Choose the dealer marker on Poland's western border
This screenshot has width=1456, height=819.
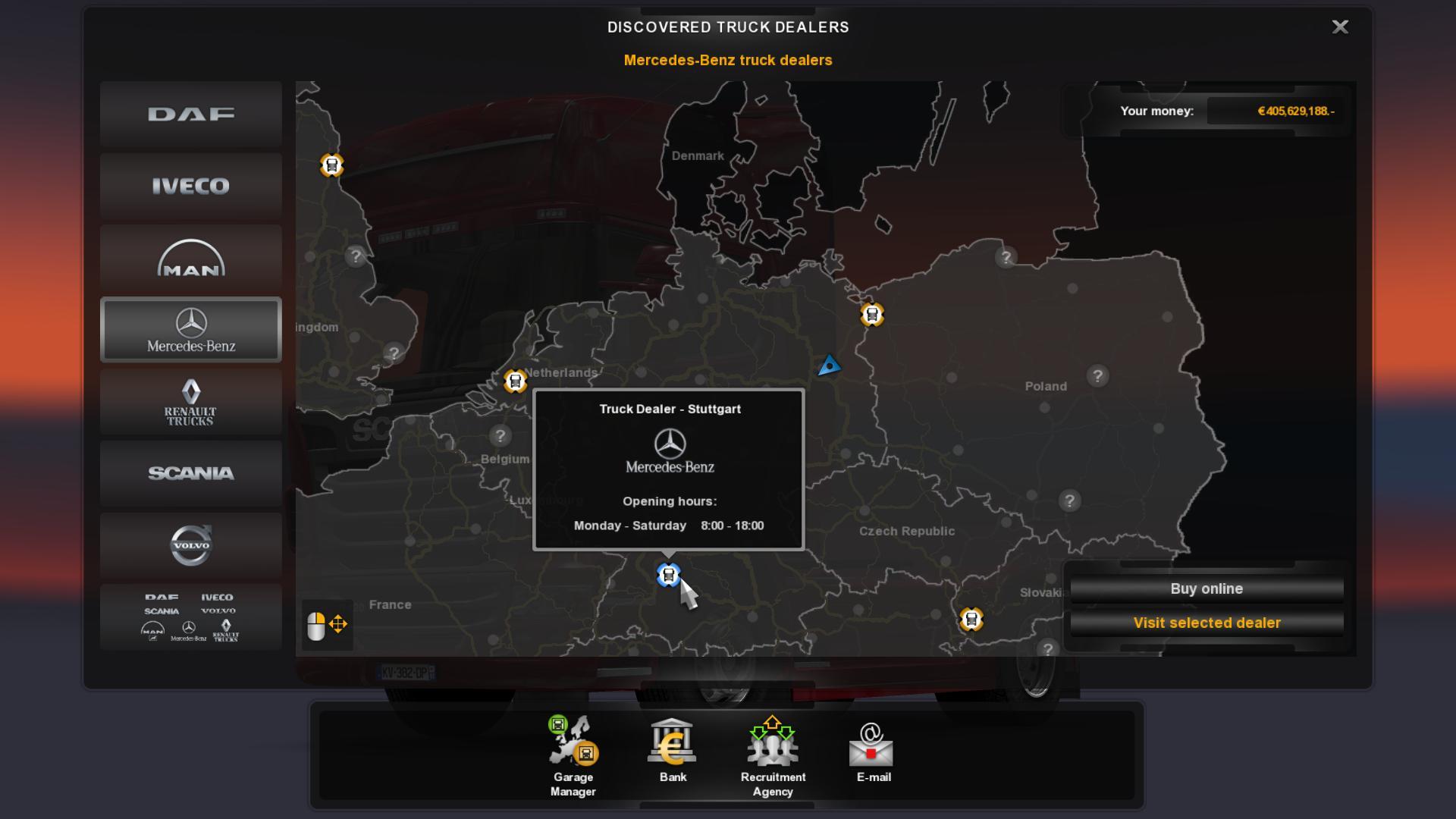(872, 314)
